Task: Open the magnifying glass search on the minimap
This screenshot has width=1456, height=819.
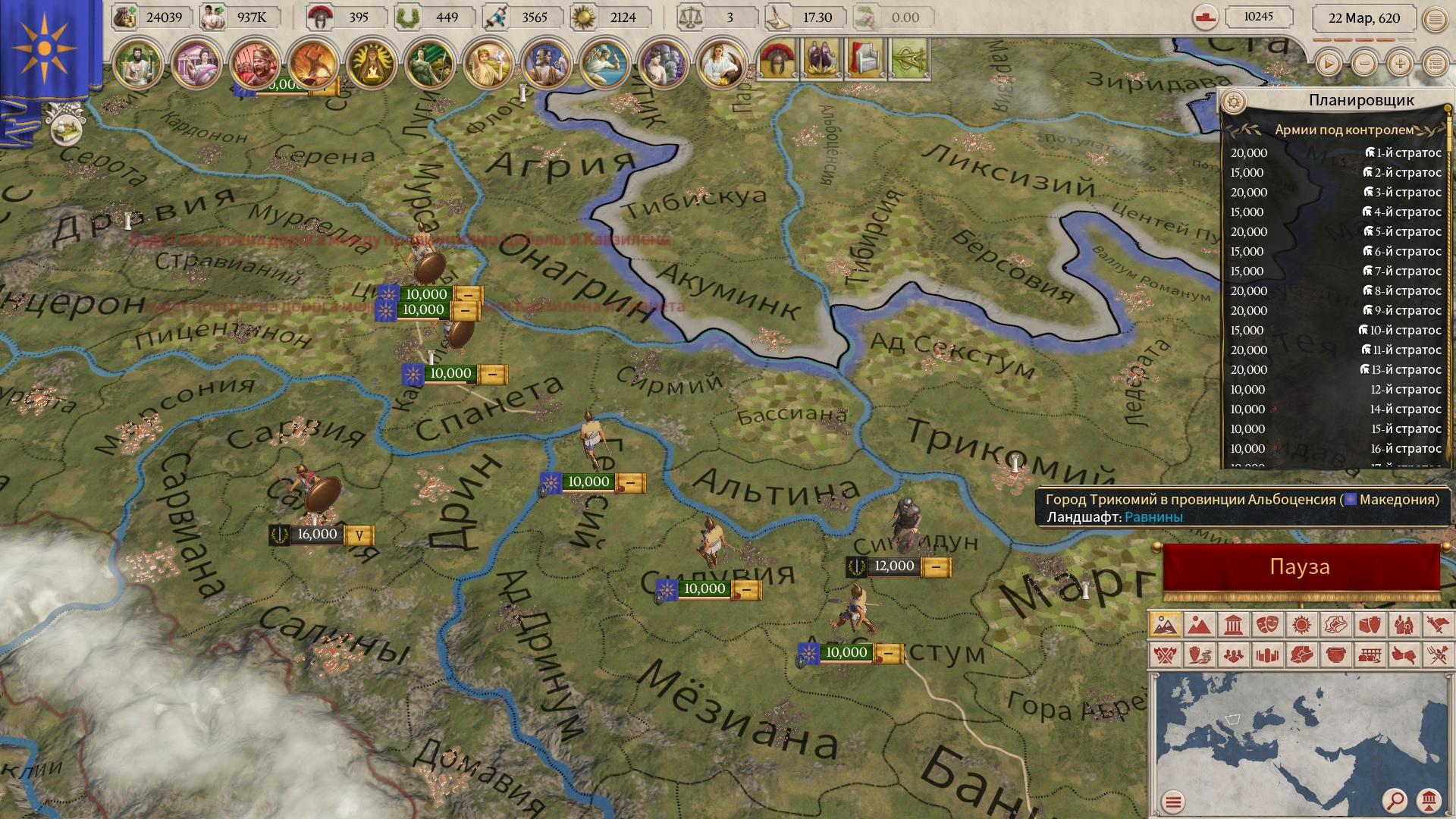Action: click(1394, 800)
